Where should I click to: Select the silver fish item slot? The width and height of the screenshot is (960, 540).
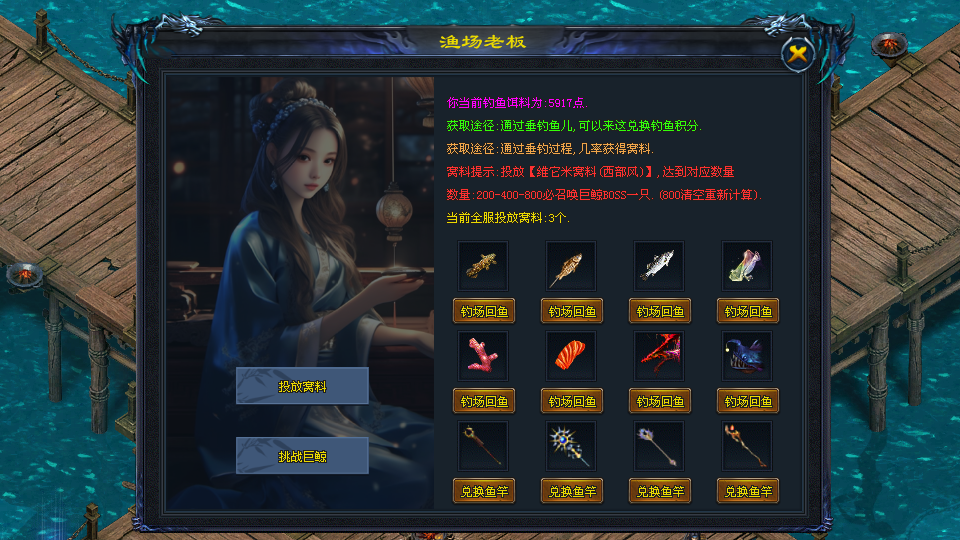coord(660,265)
